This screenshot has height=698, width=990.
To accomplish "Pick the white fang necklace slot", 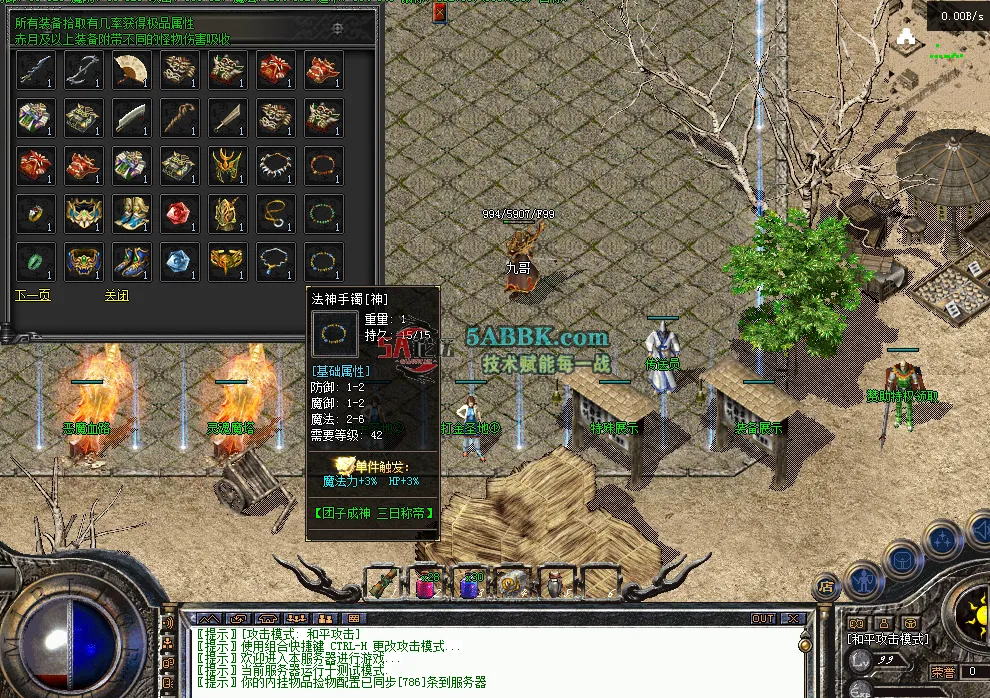I will pos(275,165).
